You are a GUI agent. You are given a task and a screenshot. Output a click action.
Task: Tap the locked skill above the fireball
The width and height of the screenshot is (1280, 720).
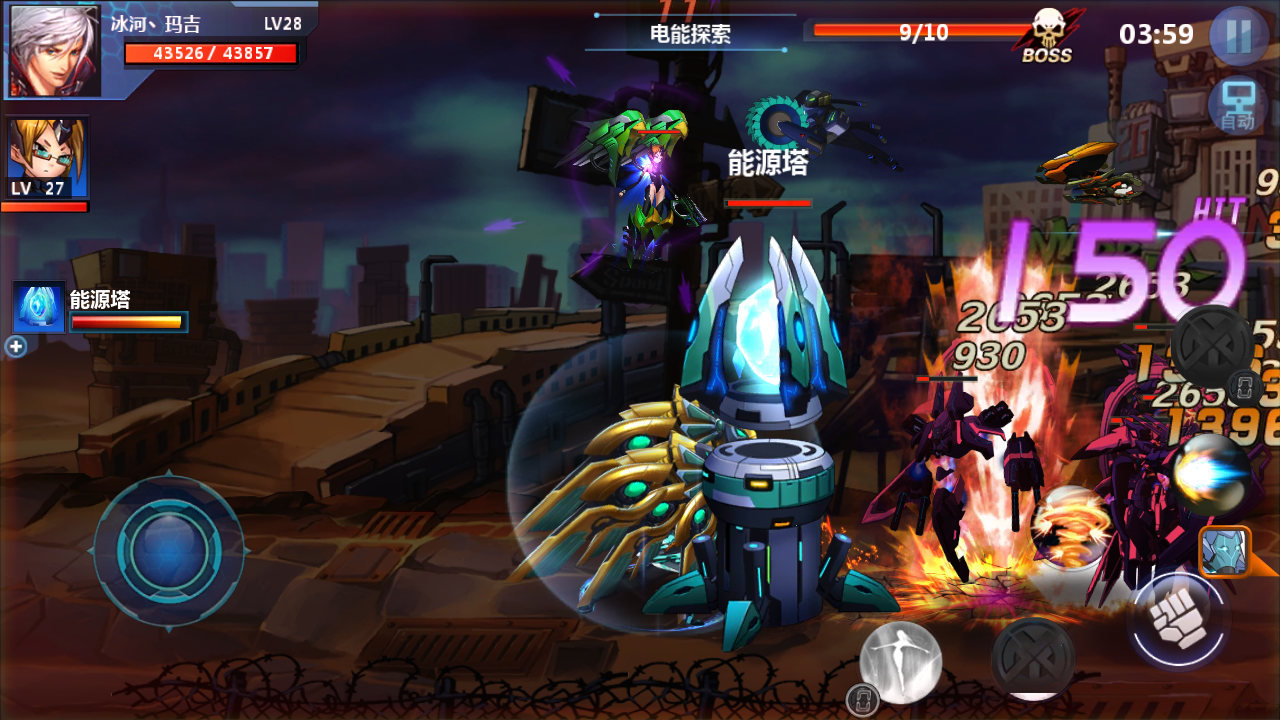click(x=1212, y=346)
